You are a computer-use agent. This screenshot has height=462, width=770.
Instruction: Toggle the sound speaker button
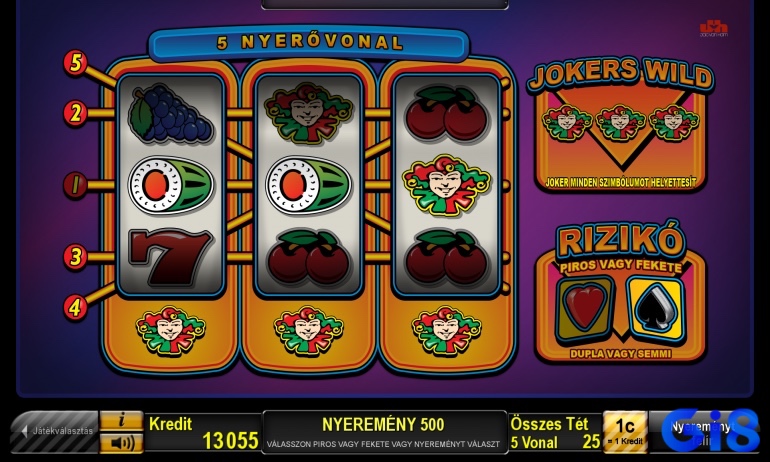(x=122, y=442)
